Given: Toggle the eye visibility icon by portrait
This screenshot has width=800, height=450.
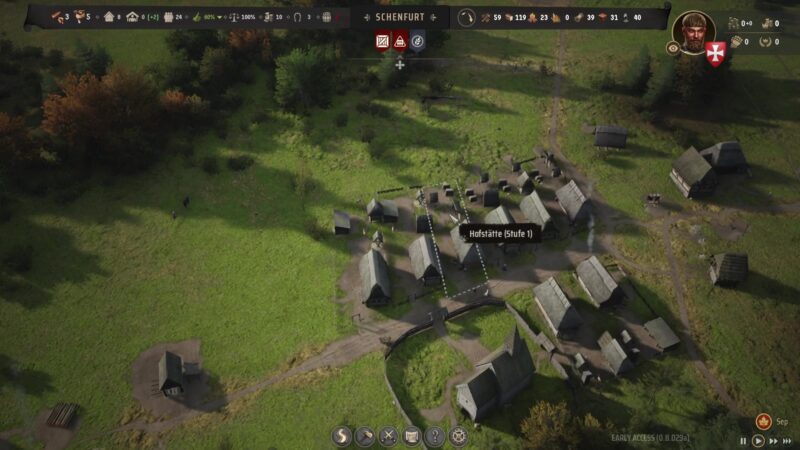Looking at the screenshot, I should point(673,47).
